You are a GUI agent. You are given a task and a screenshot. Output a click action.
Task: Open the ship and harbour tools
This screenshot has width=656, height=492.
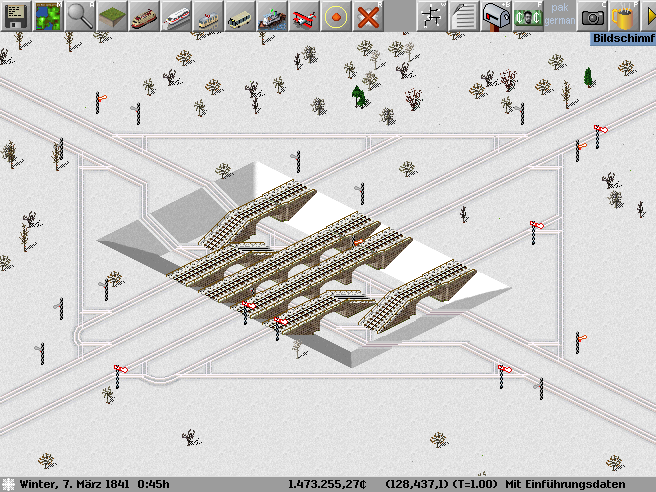pos(272,16)
